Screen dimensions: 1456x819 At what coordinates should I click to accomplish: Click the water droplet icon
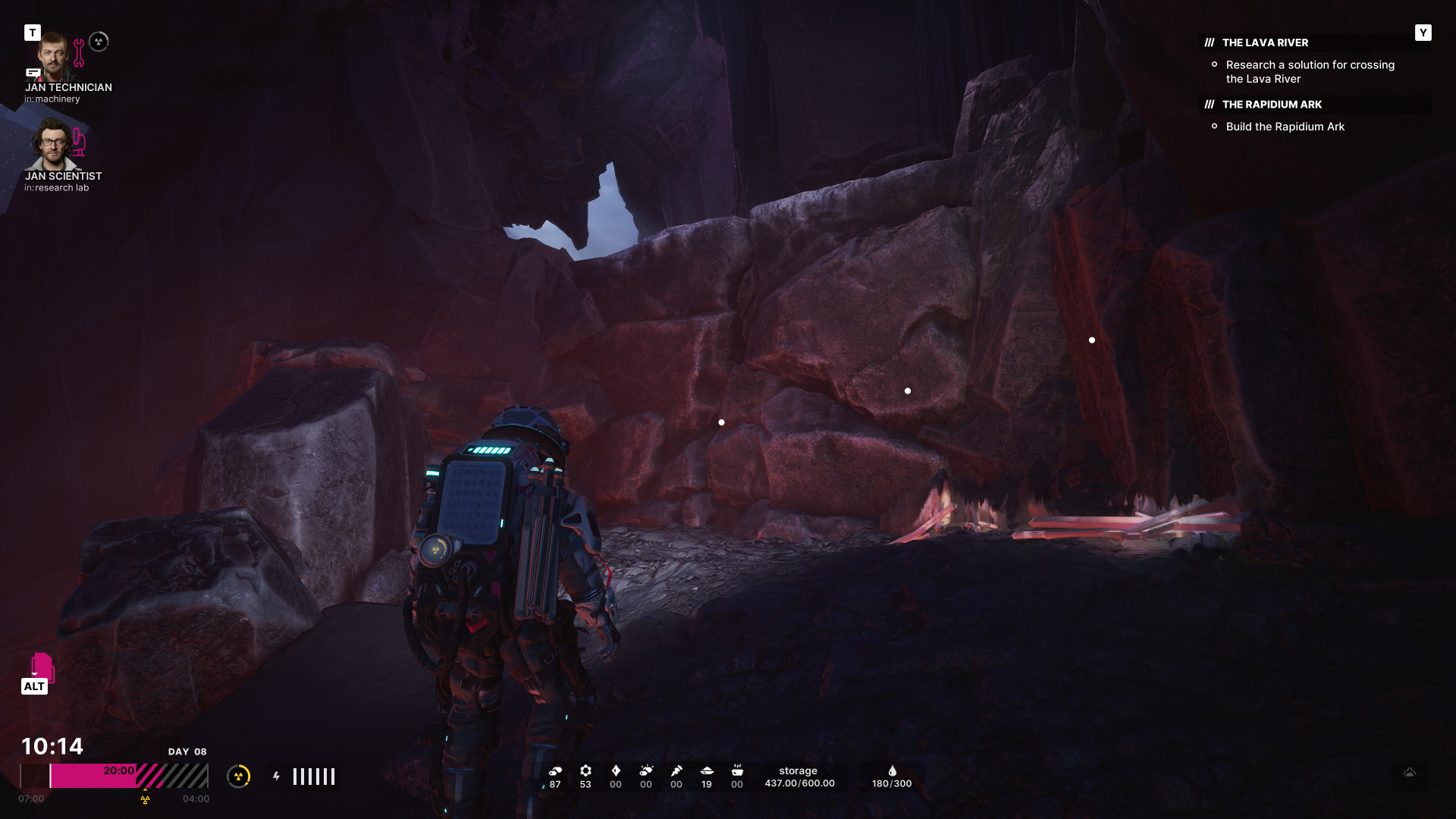tap(892, 770)
